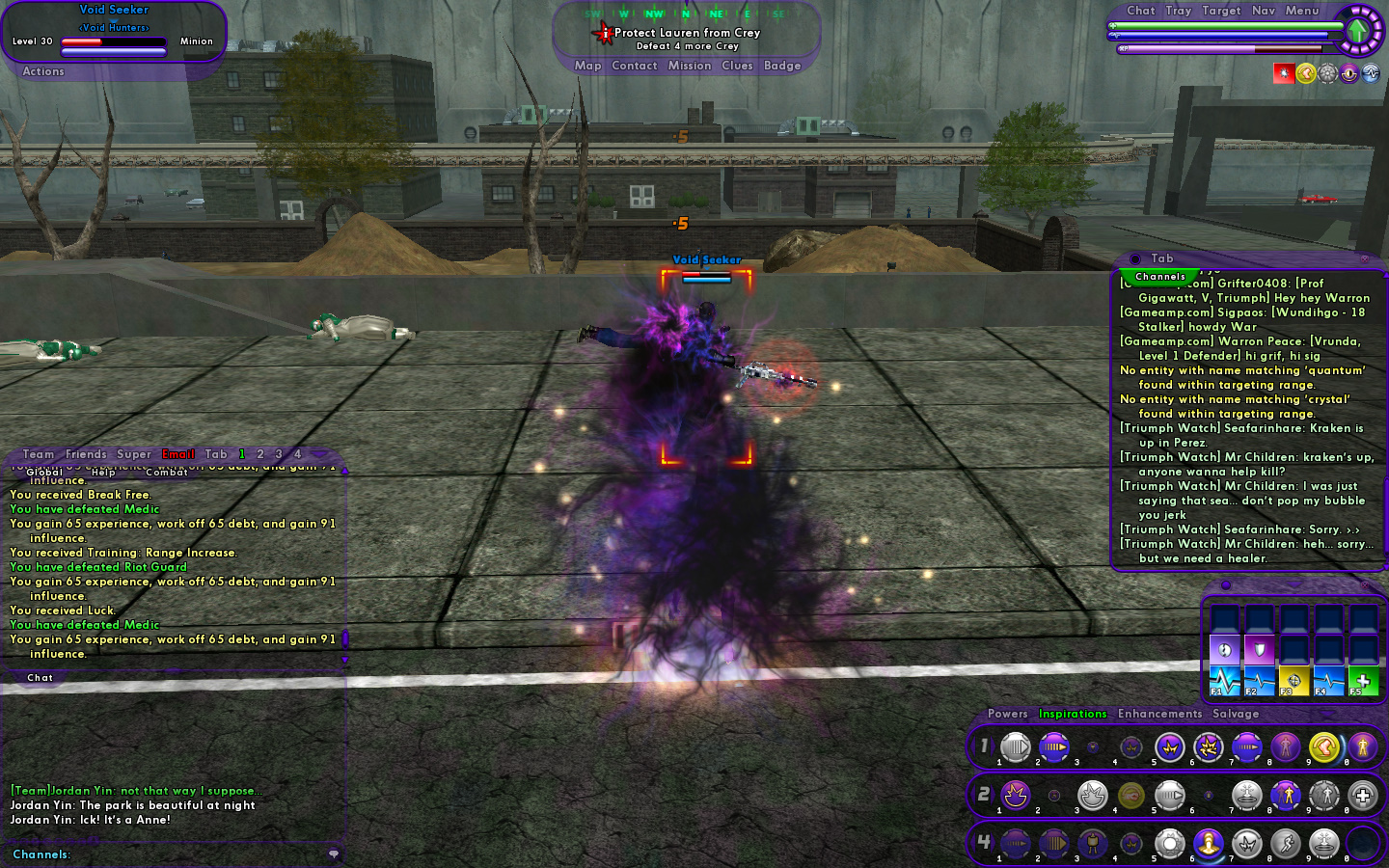Activate the yellow boot power in tray 1
The image size is (1389, 868).
click(x=1323, y=746)
